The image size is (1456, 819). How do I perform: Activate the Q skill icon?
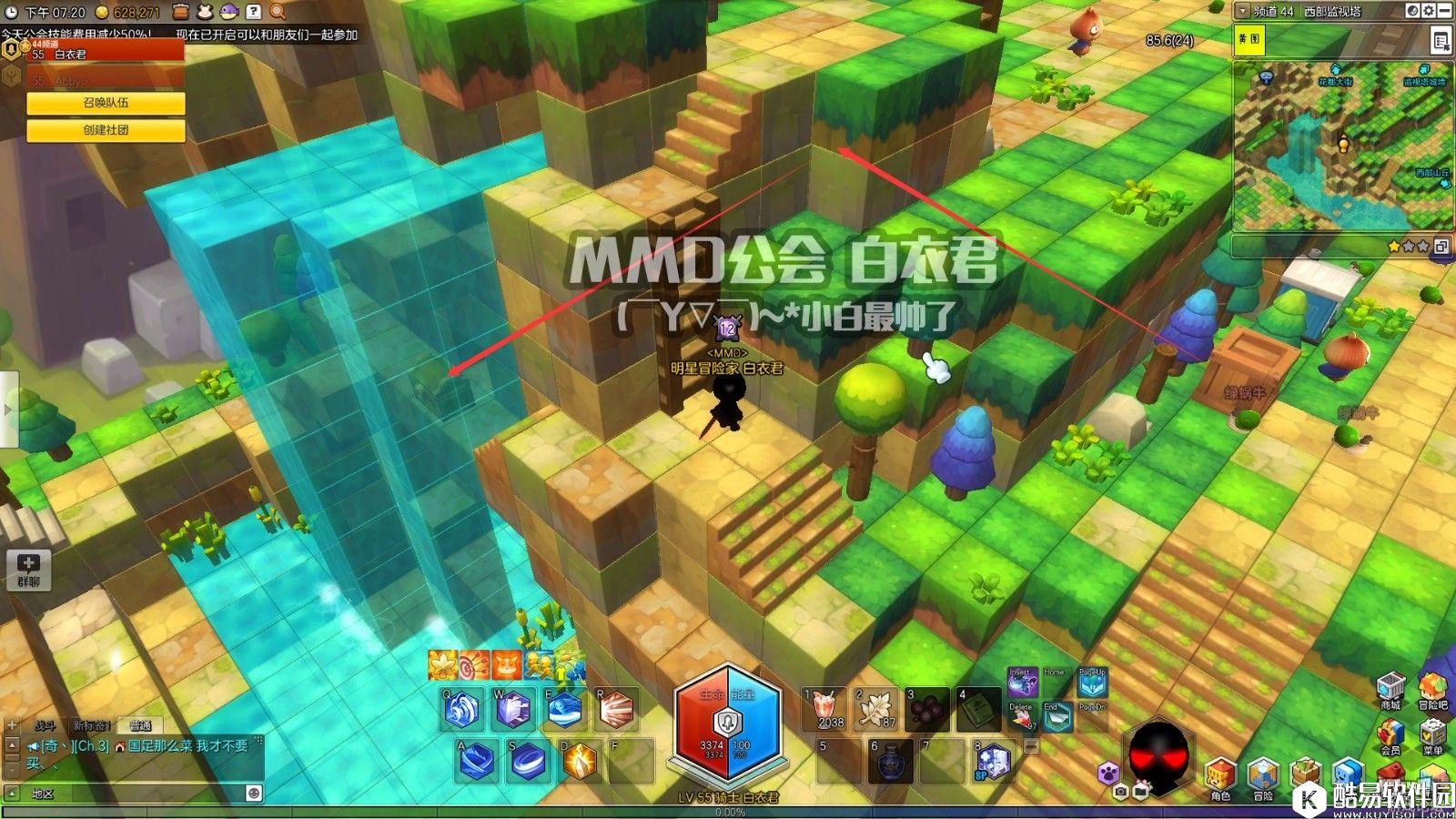462,710
